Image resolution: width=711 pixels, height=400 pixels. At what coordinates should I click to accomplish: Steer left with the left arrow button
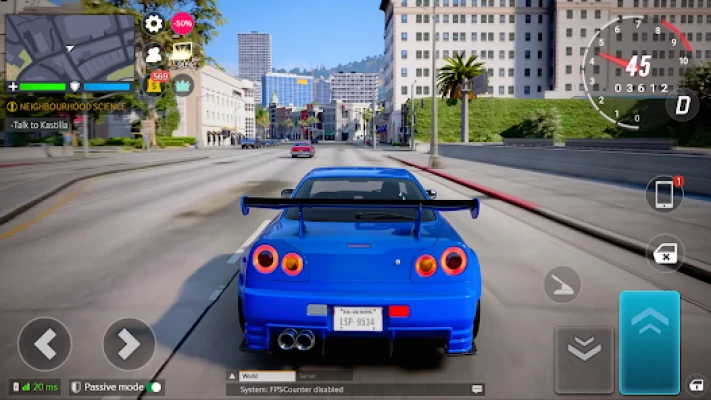click(44, 344)
